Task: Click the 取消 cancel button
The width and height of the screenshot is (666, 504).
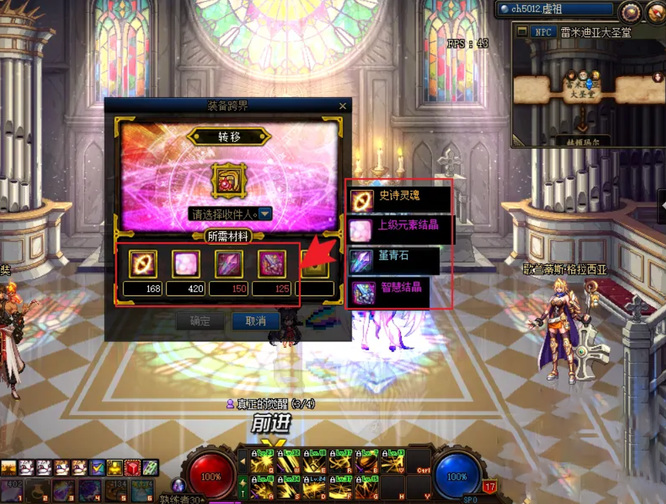Action: tap(255, 321)
